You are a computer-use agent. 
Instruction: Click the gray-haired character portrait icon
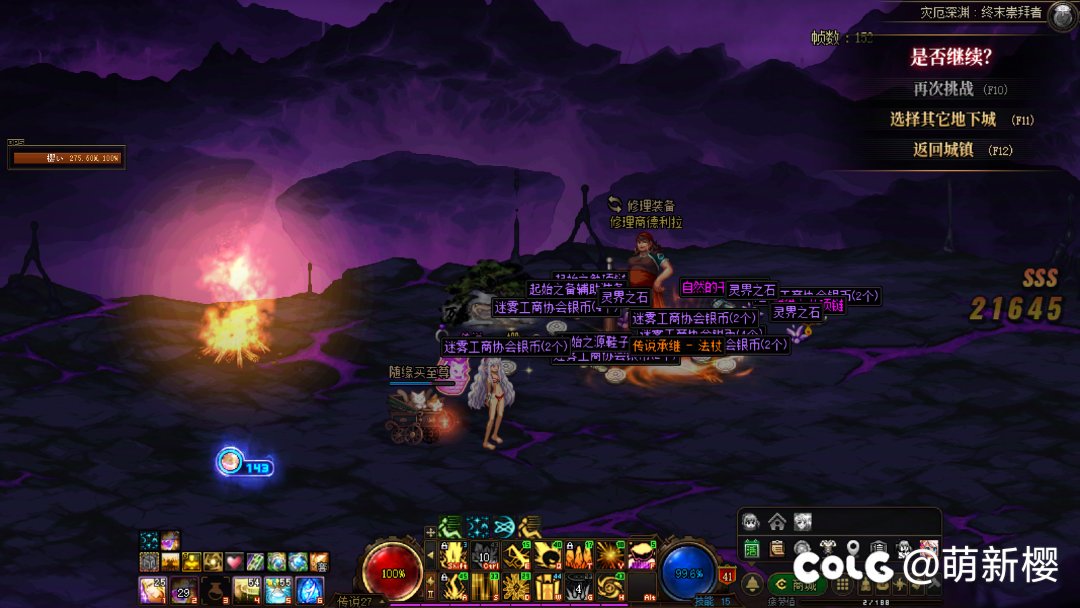(x=751, y=521)
